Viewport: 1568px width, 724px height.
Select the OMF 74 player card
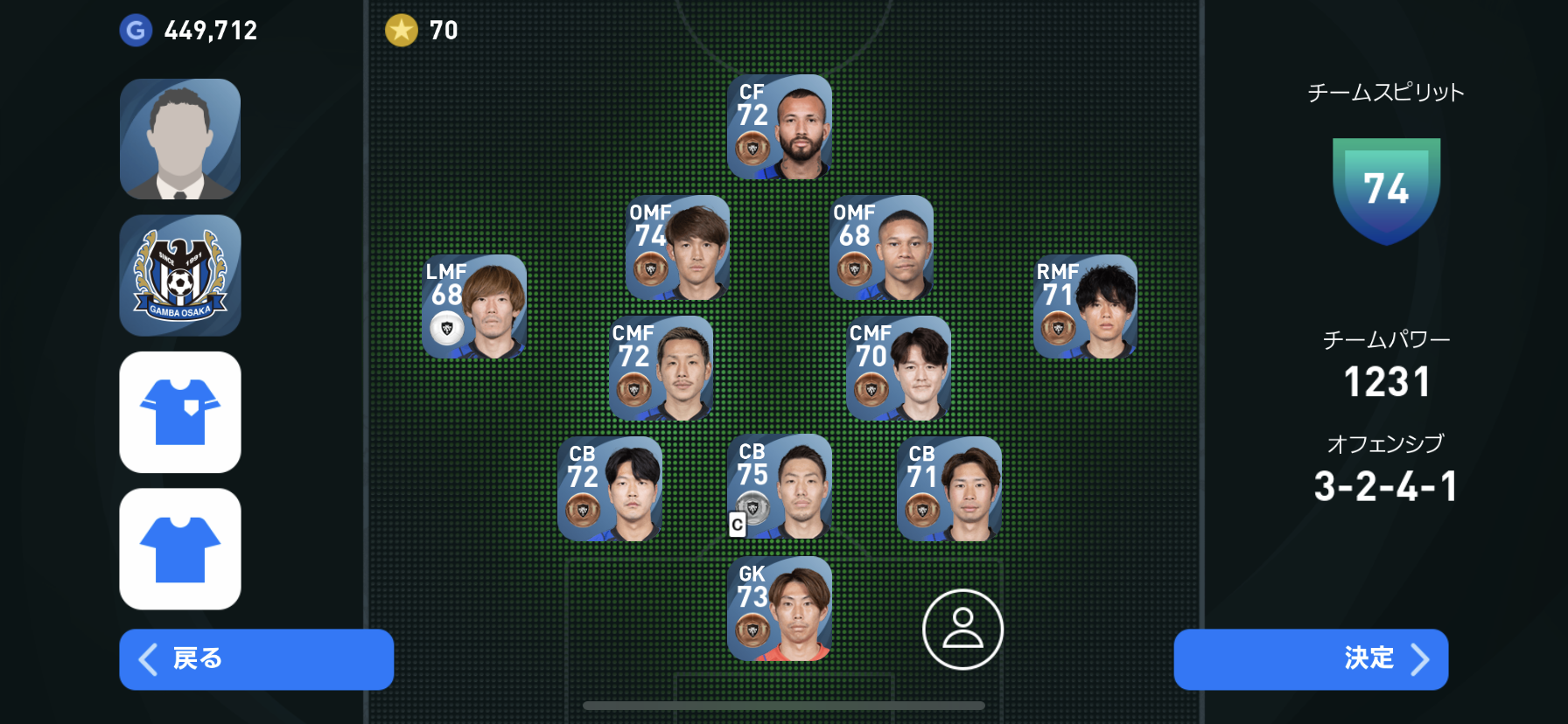(x=677, y=248)
